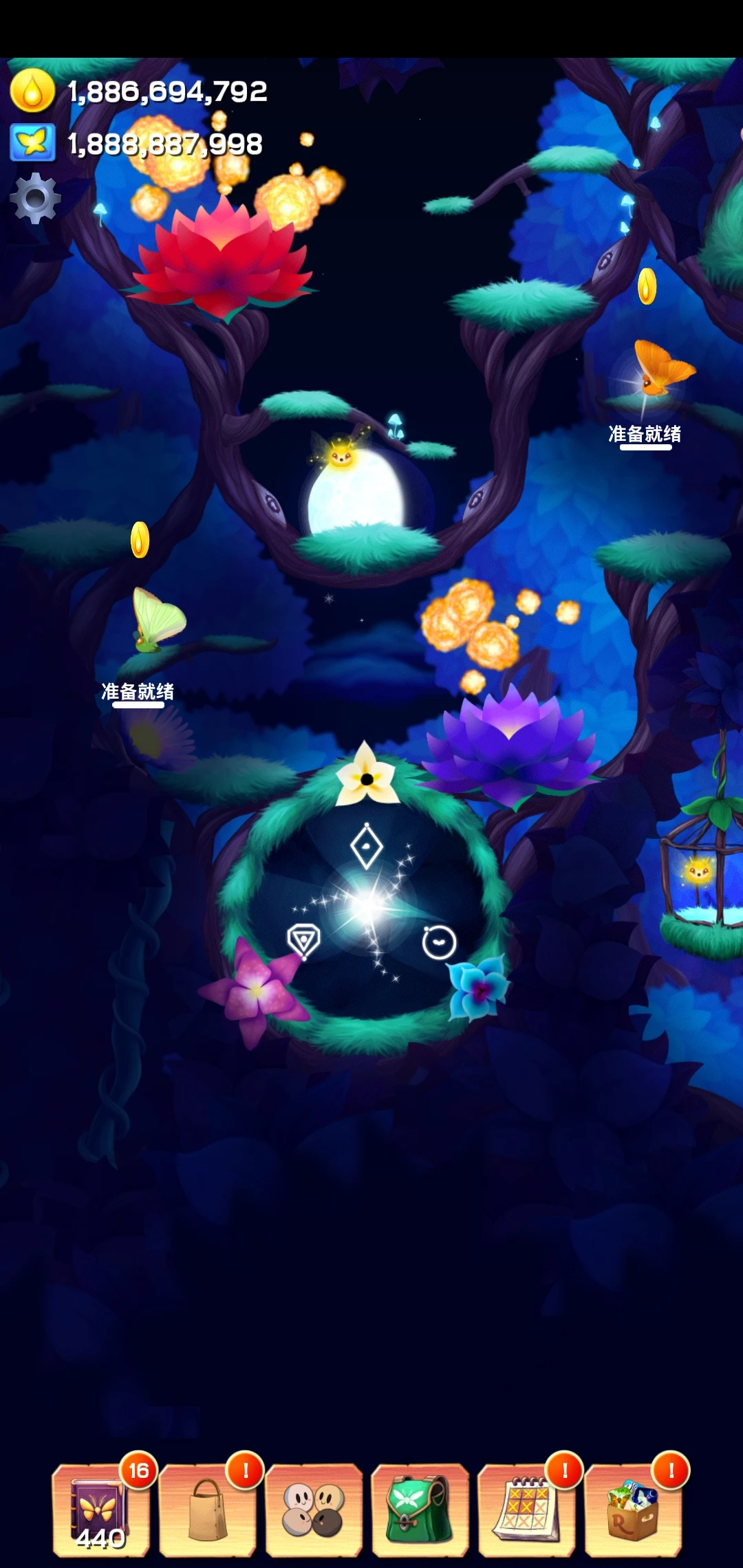Open the green butterfly backpack
Screen dimensions: 743x1568
click(420, 1510)
